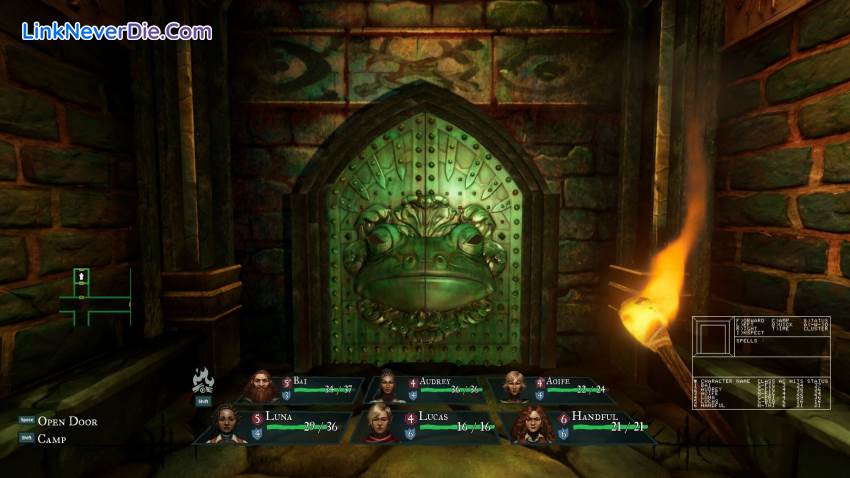Choose the Camp action
The image size is (850, 478).
[x=55, y=439]
